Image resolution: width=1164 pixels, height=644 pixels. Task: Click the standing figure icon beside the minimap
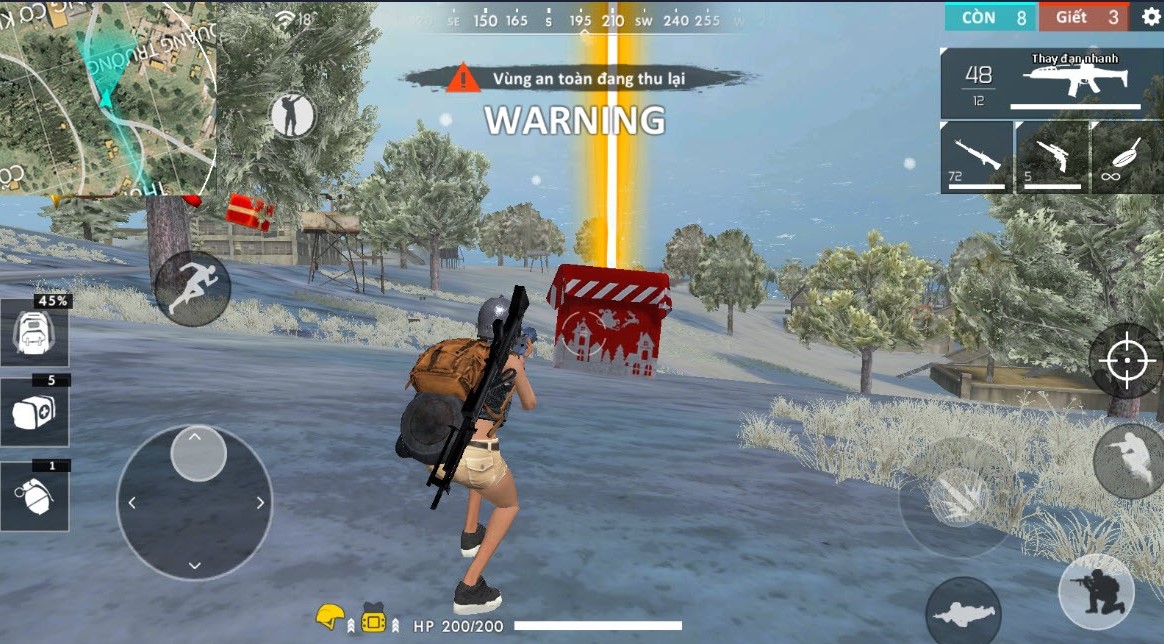click(292, 116)
